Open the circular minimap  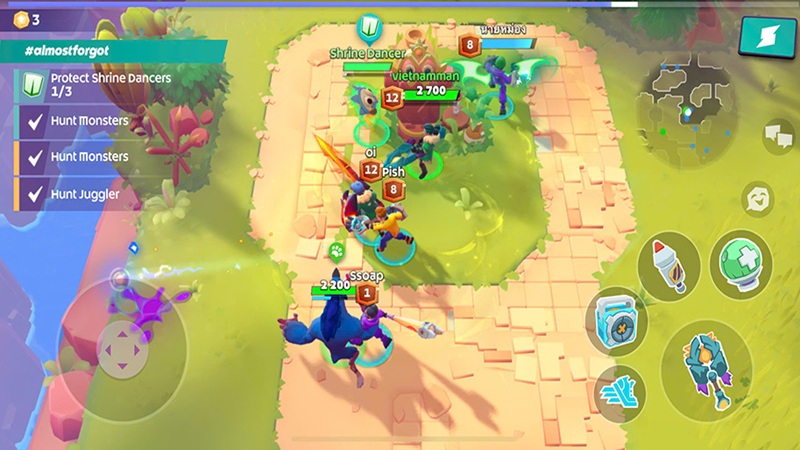pyautogui.click(x=688, y=98)
